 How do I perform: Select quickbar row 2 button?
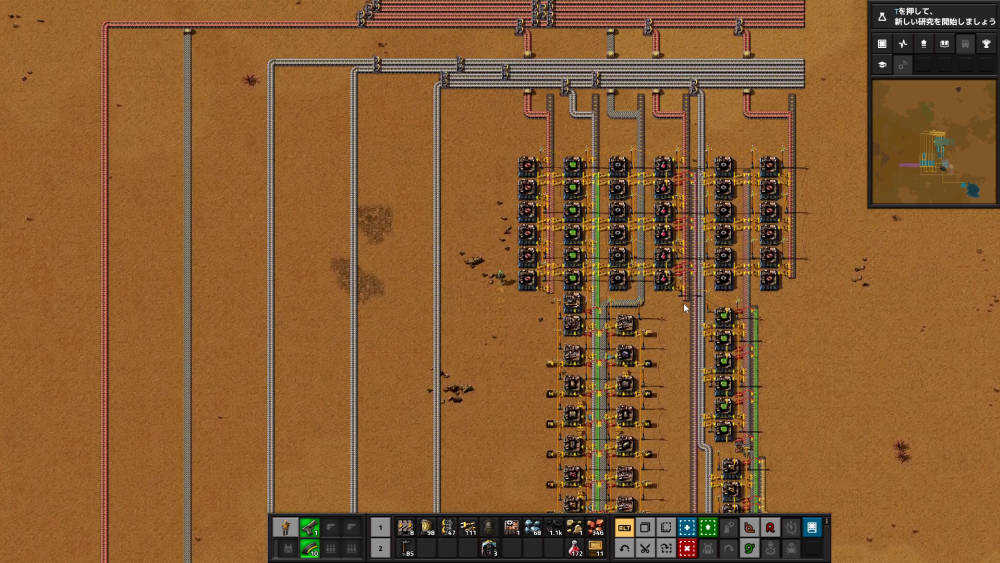click(x=380, y=548)
